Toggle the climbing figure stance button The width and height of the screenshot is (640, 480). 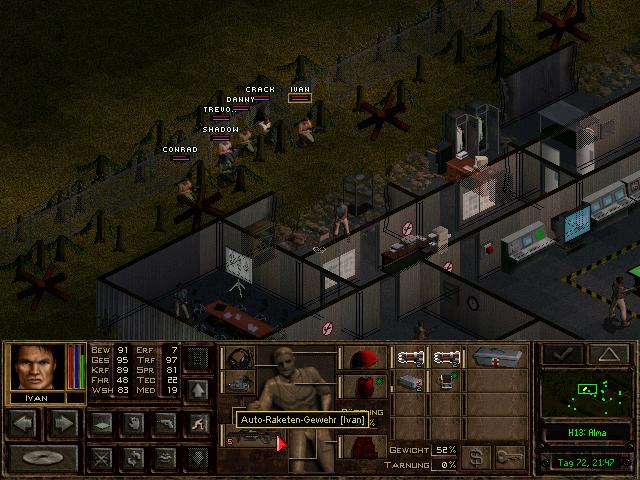tap(198, 423)
